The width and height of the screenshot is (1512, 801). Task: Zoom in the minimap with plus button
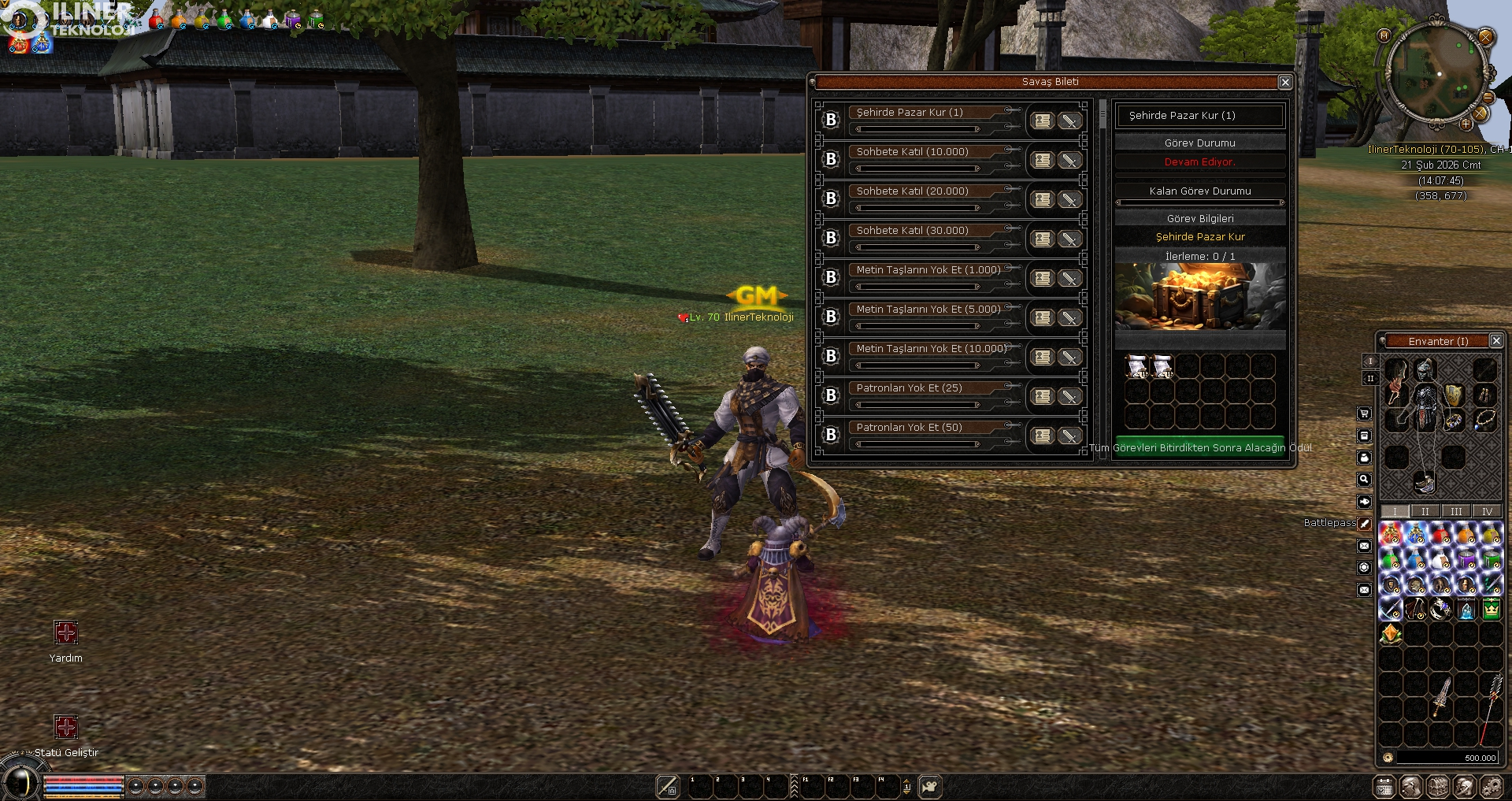click(x=1466, y=124)
